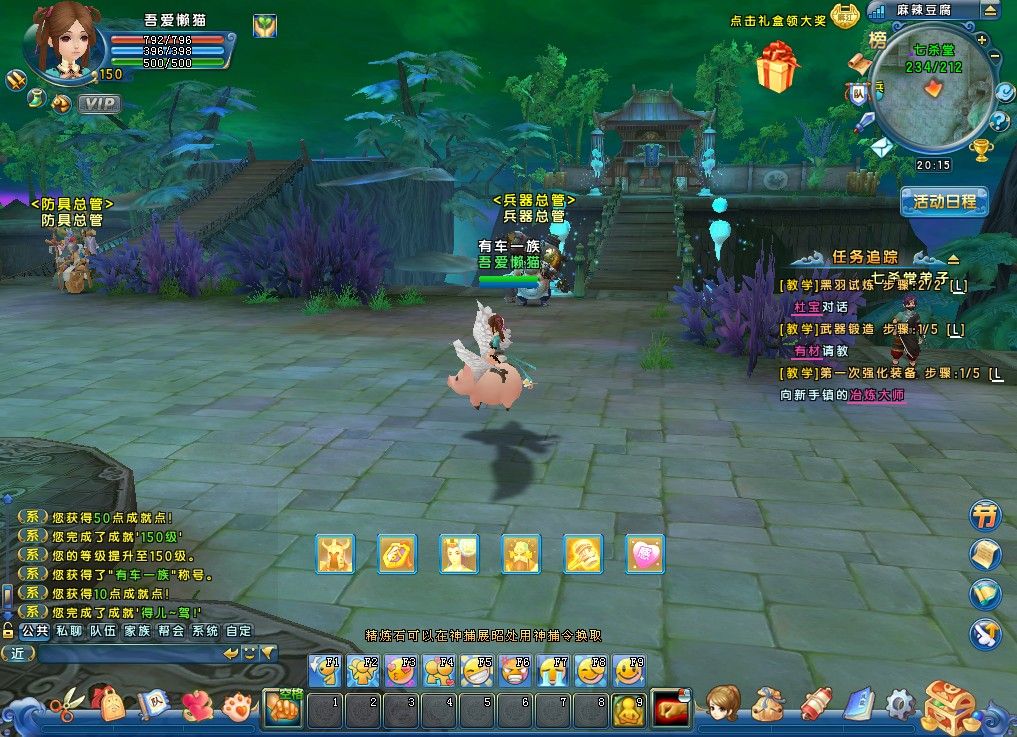Open settings with the gear icon

click(900, 704)
